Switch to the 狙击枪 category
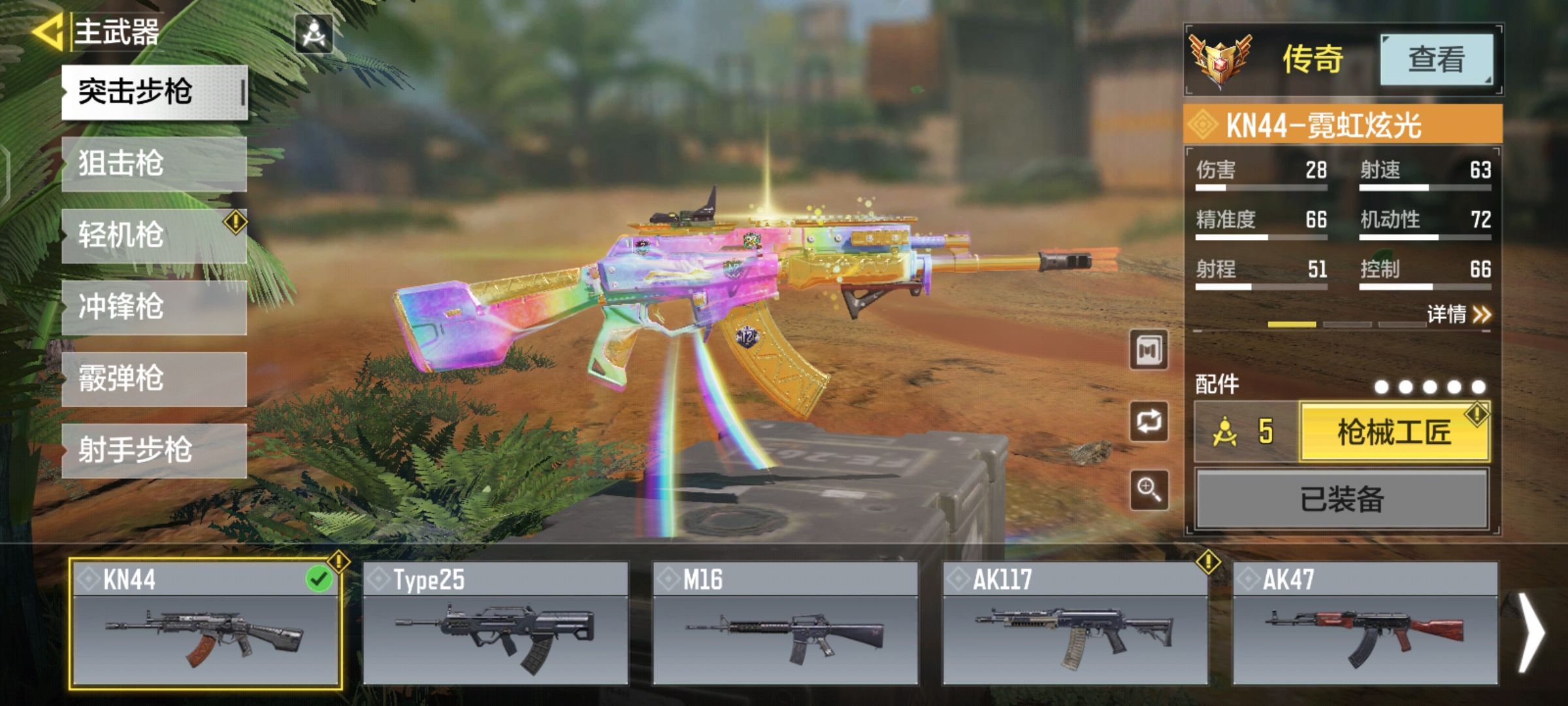Screen dimensions: 1568x706 [x=154, y=163]
